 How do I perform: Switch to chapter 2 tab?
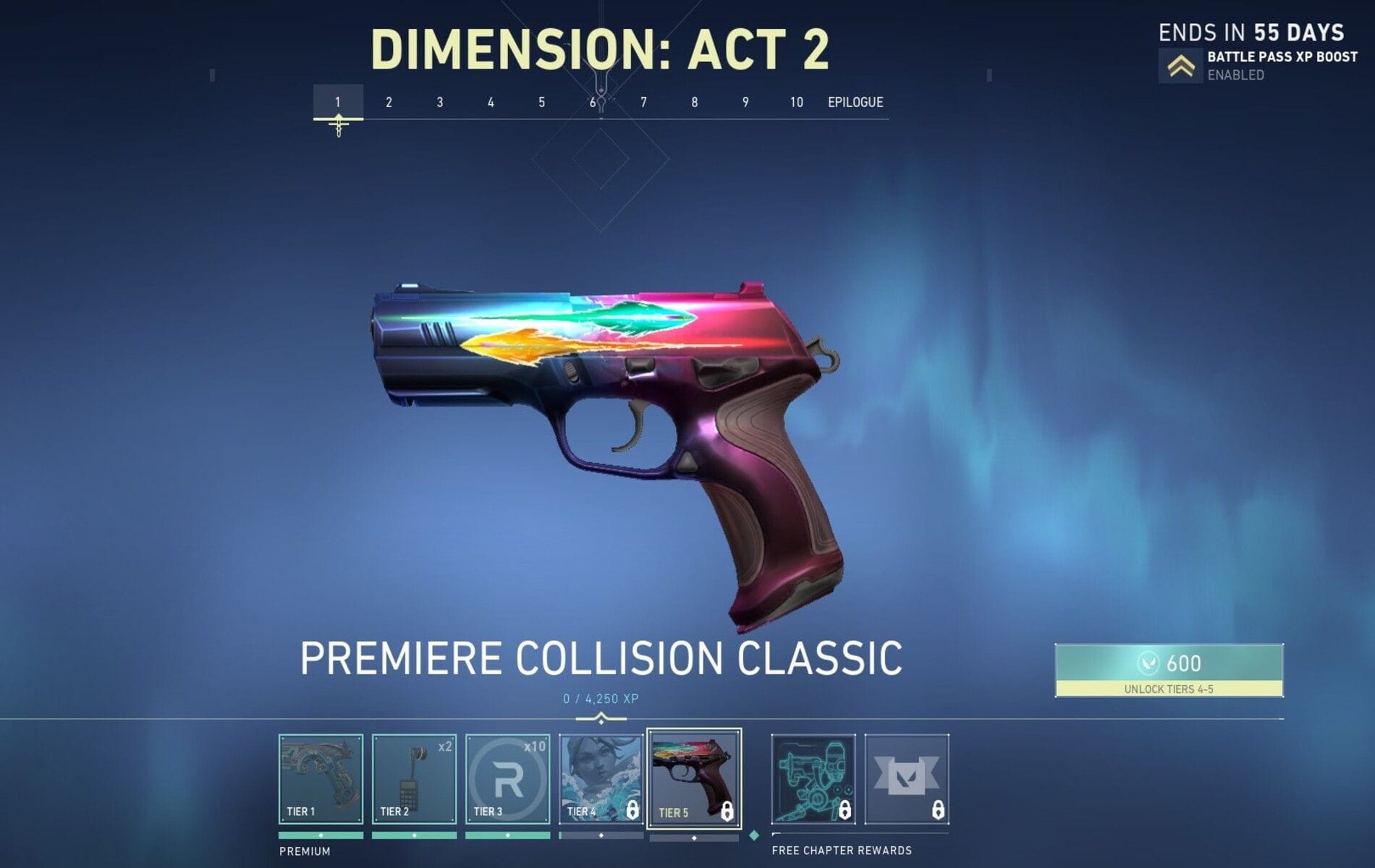point(389,102)
